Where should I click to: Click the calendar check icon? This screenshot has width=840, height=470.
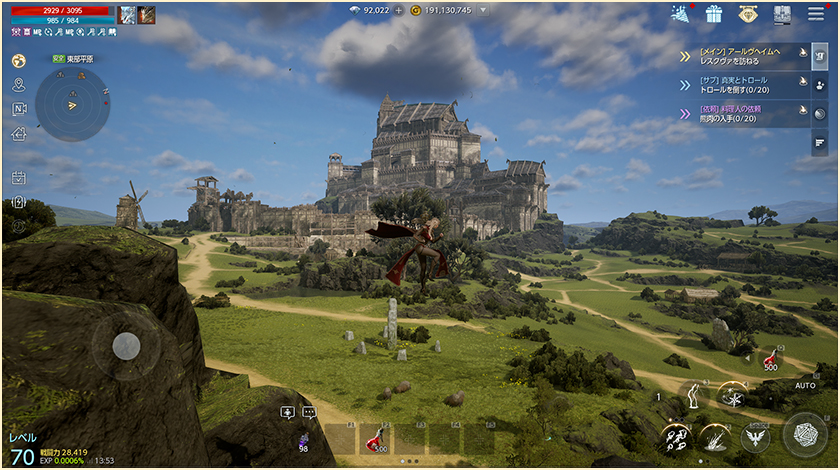[x=18, y=177]
